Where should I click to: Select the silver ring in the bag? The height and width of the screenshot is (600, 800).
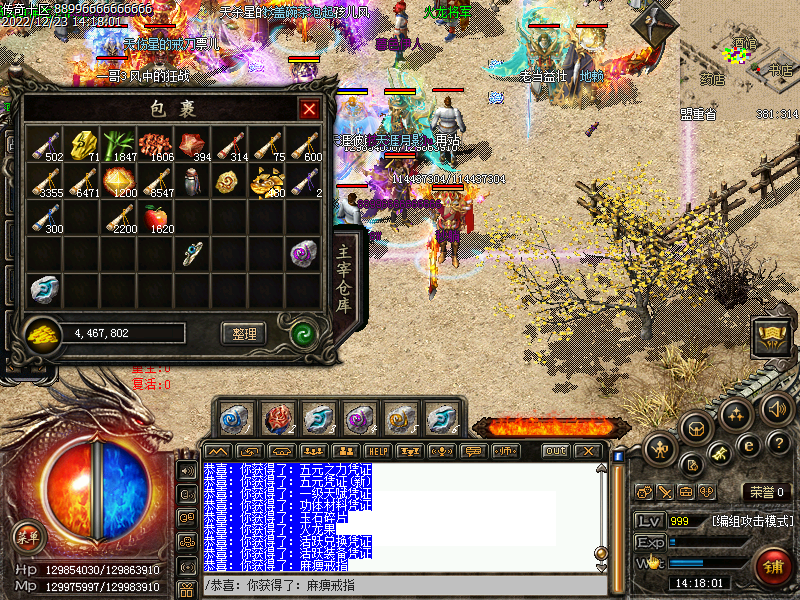(x=192, y=254)
